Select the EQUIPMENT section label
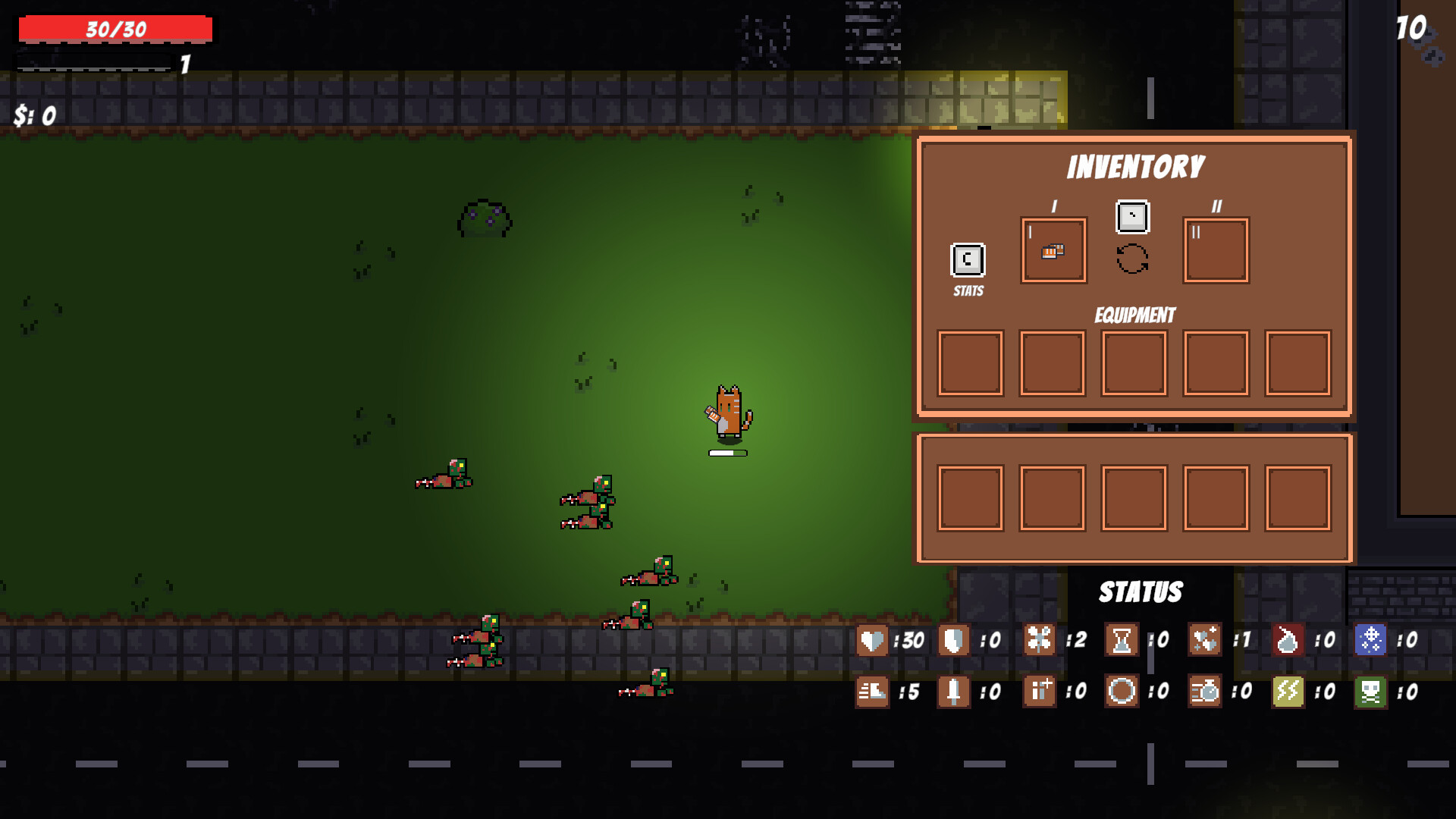 [1134, 315]
